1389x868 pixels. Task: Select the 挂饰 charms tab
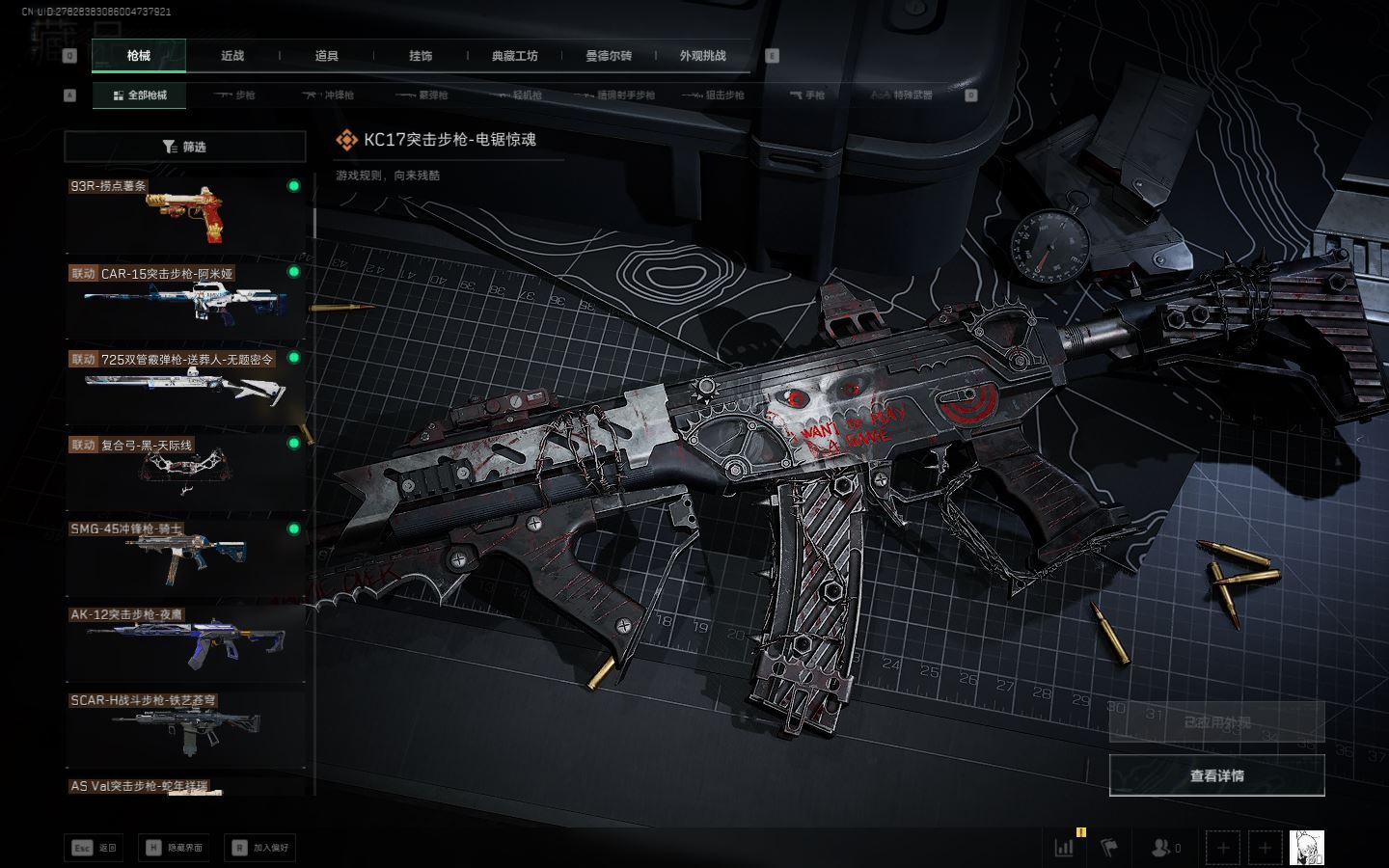(x=421, y=56)
